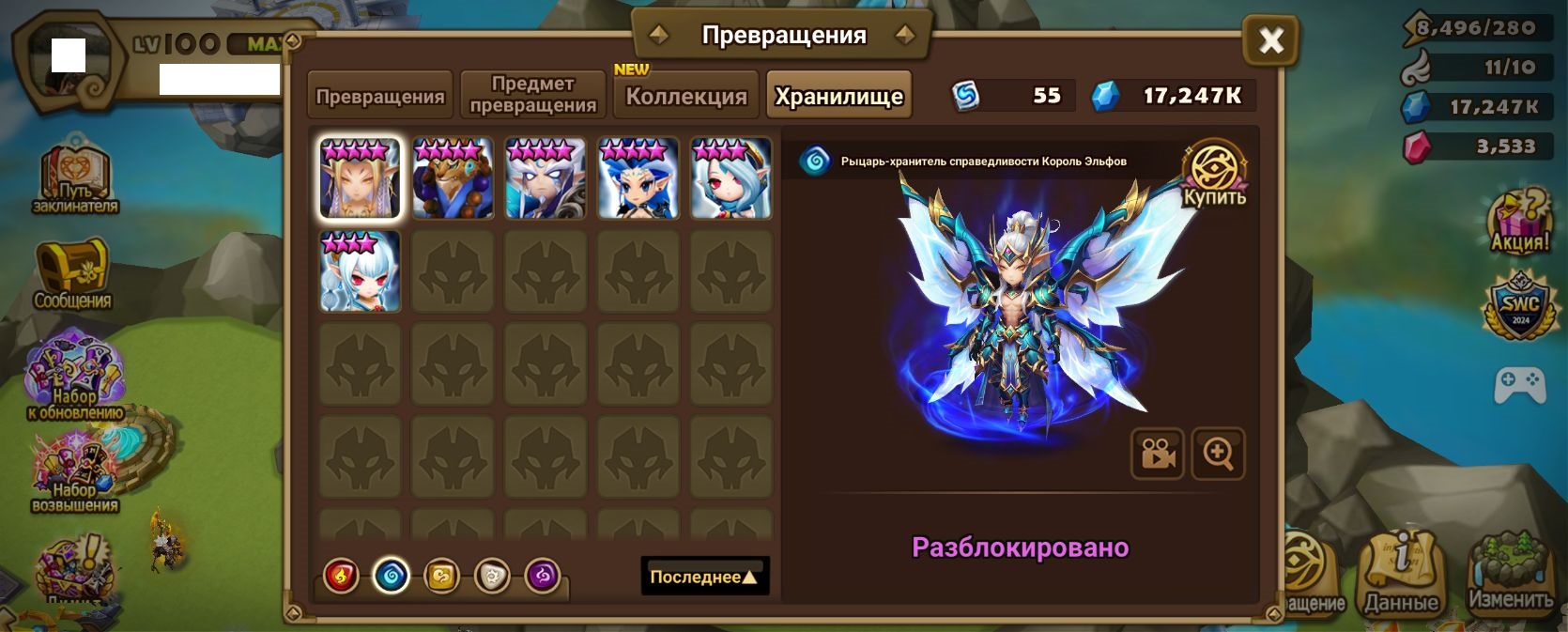Close the Превращения window
The height and width of the screenshot is (632, 1568).
tap(1270, 40)
